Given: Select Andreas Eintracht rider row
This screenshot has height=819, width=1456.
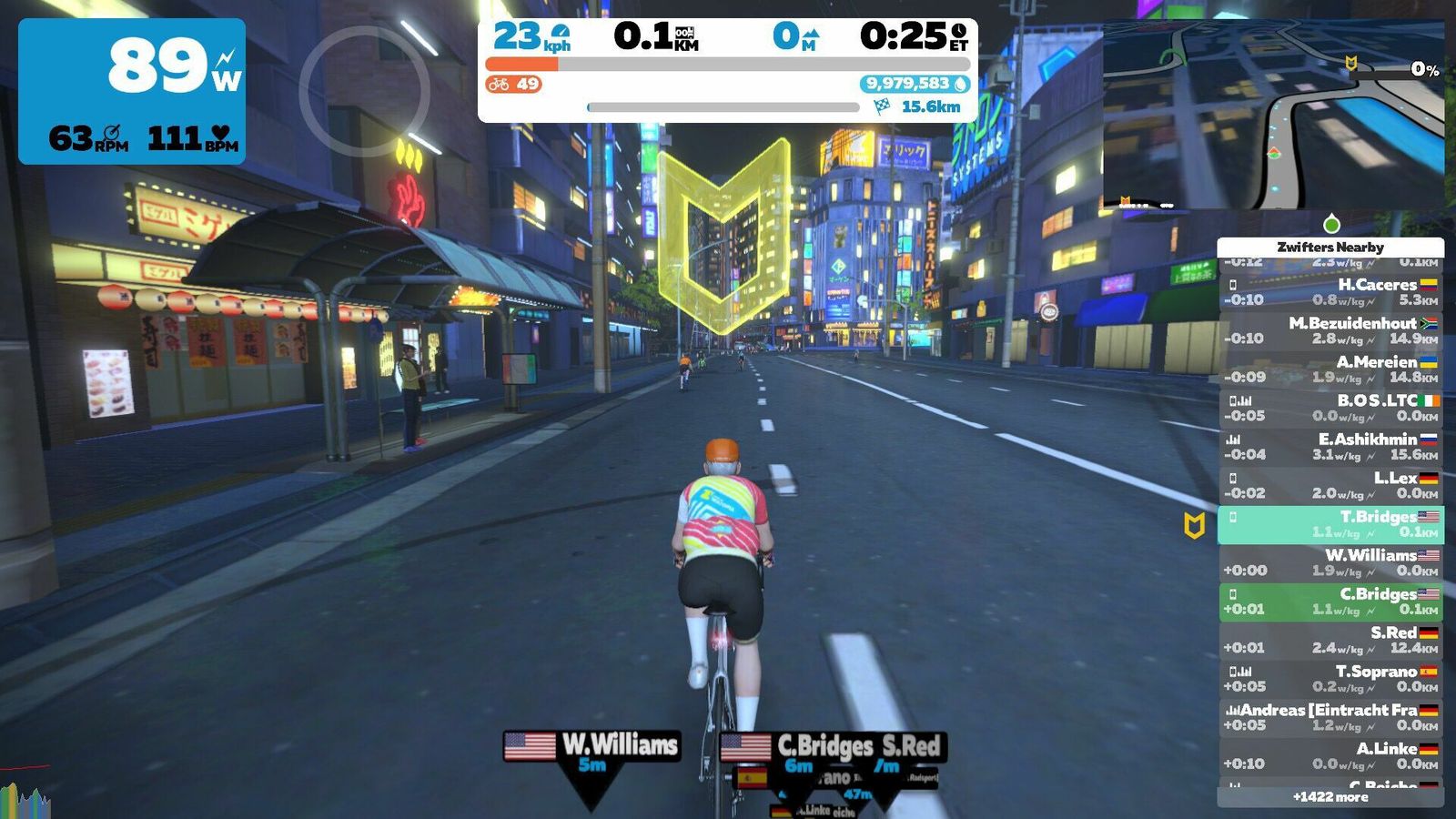Looking at the screenshot, I should 1330,717.
